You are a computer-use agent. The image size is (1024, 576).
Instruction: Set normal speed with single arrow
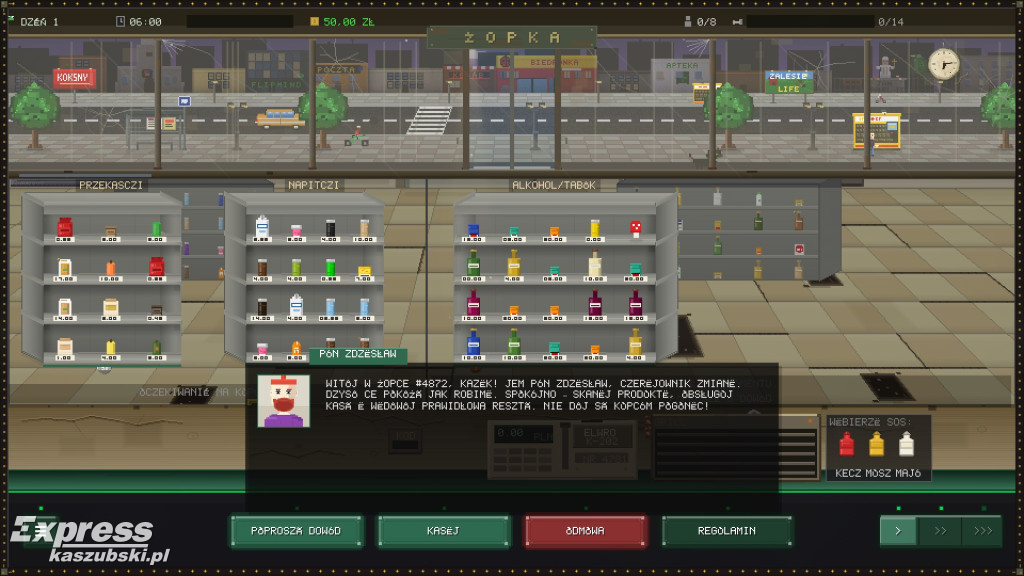[898, 531]
